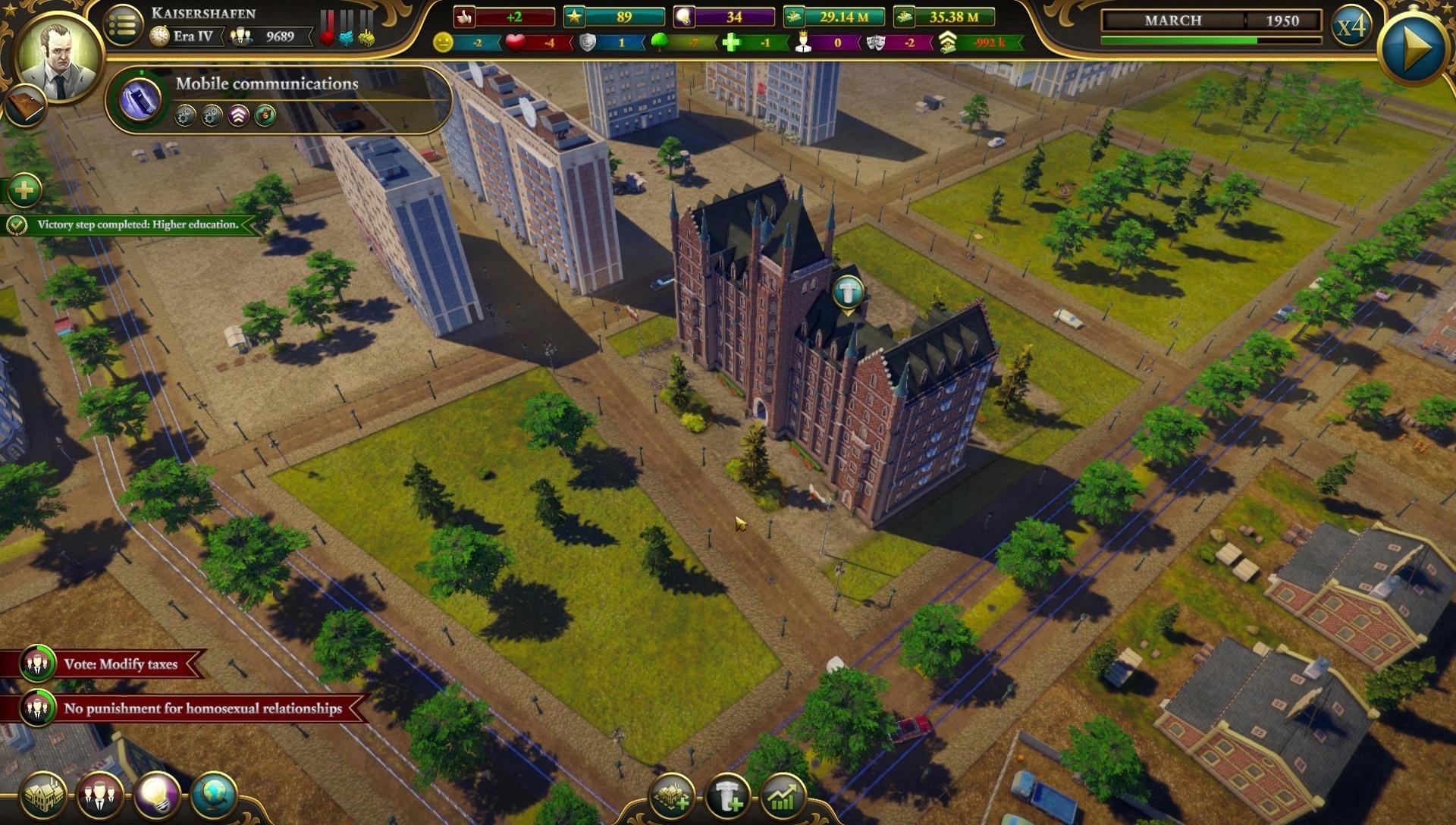Open the city statistics graph icon
The image size is (1456, 825).
tap(783, 797)
